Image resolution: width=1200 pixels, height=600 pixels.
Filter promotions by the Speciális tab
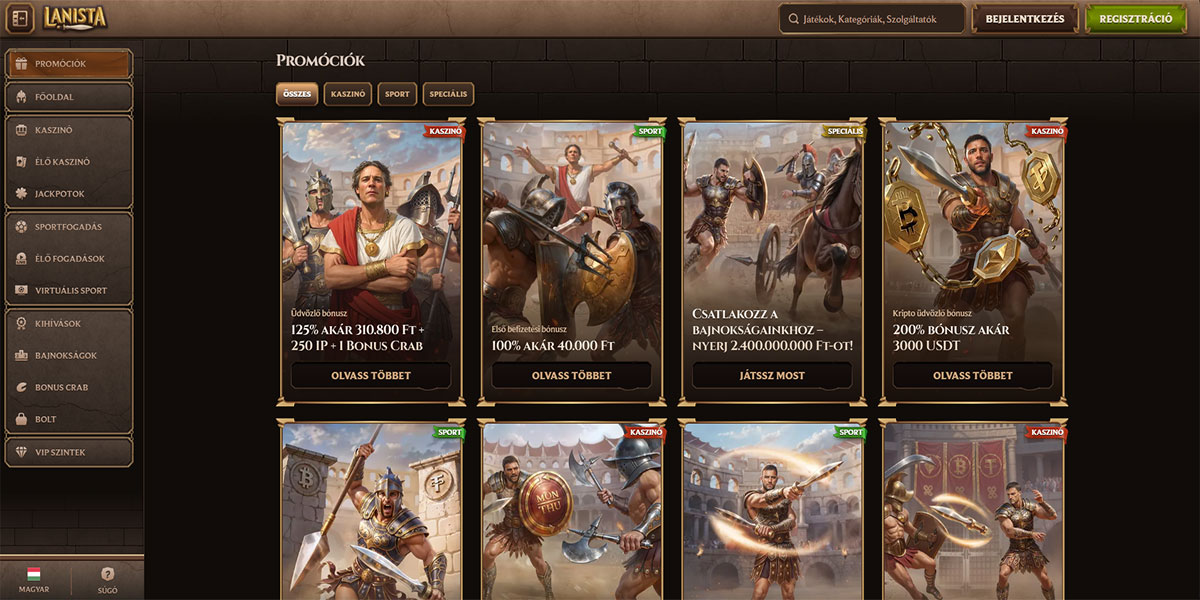[448, 94]
